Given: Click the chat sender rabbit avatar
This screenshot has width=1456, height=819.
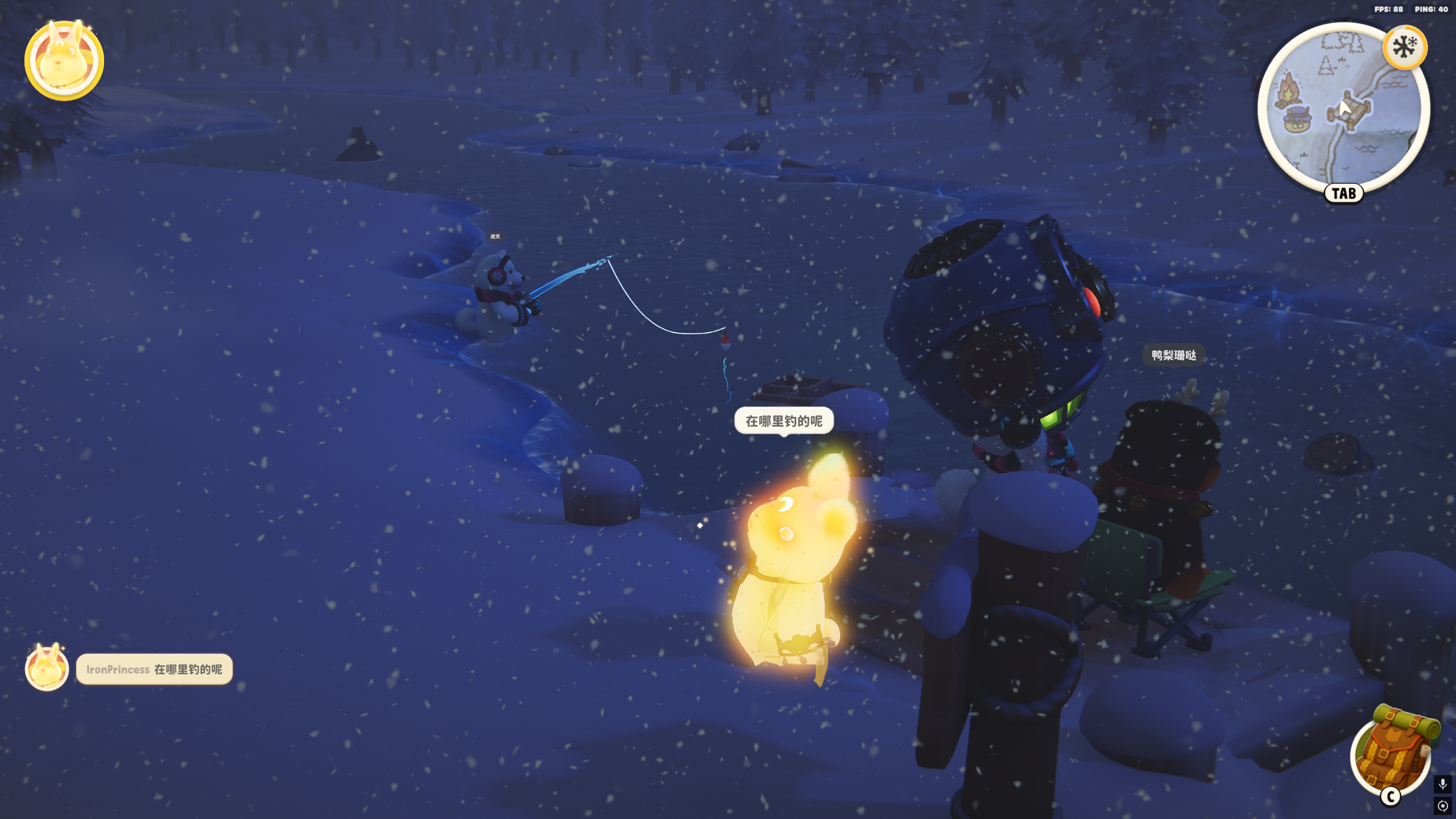Looking at the screenshot, I should pos(47,668).
